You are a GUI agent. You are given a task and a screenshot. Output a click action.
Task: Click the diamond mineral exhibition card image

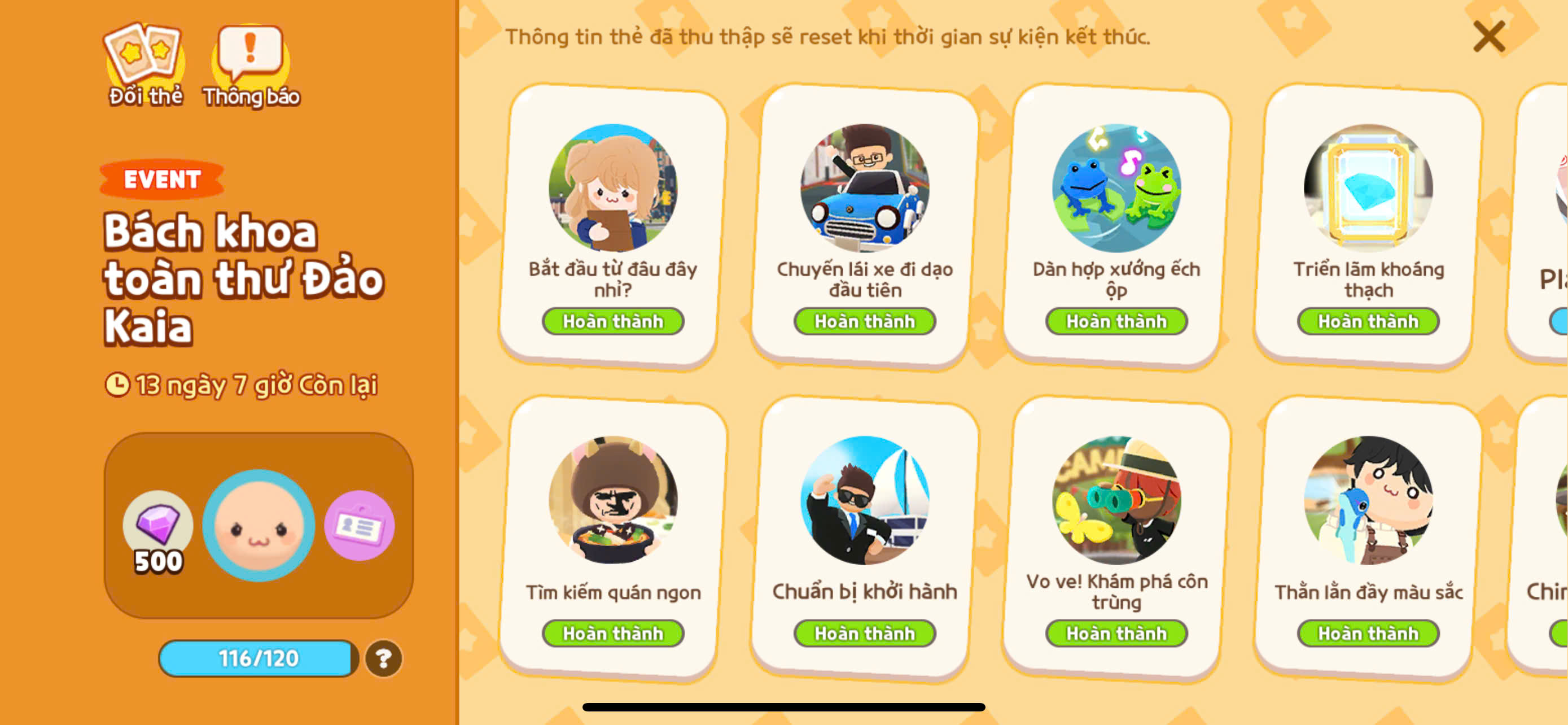coord(1369,190)
